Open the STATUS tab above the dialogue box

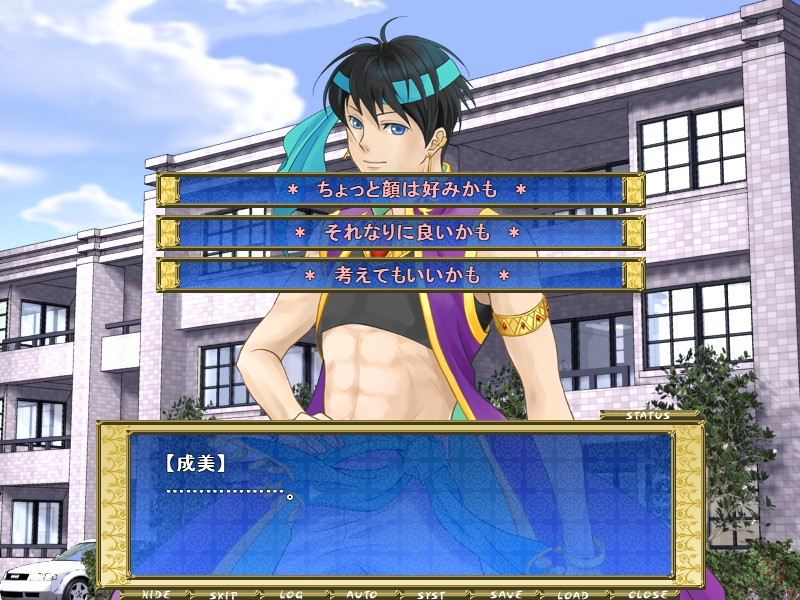click(648, 415)
